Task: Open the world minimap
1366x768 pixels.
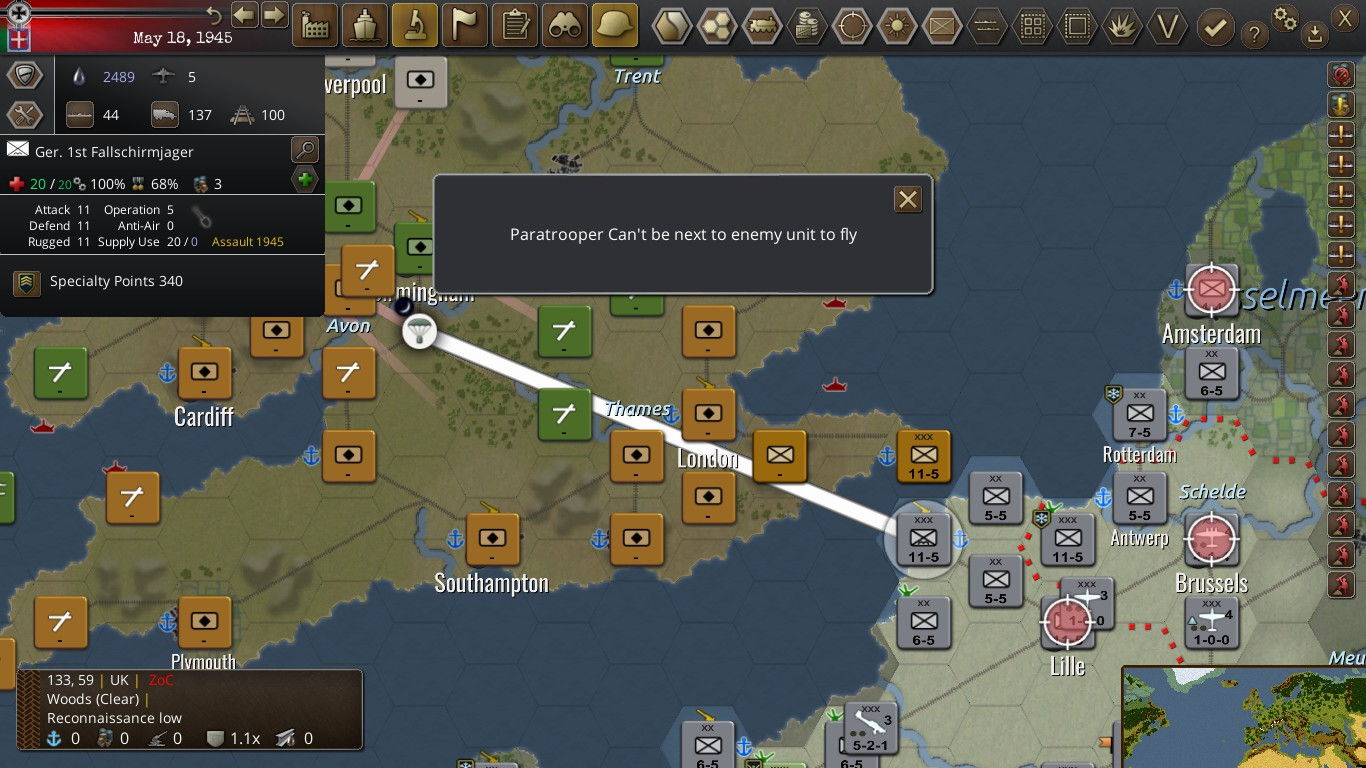Action: tap(1244, 717)
